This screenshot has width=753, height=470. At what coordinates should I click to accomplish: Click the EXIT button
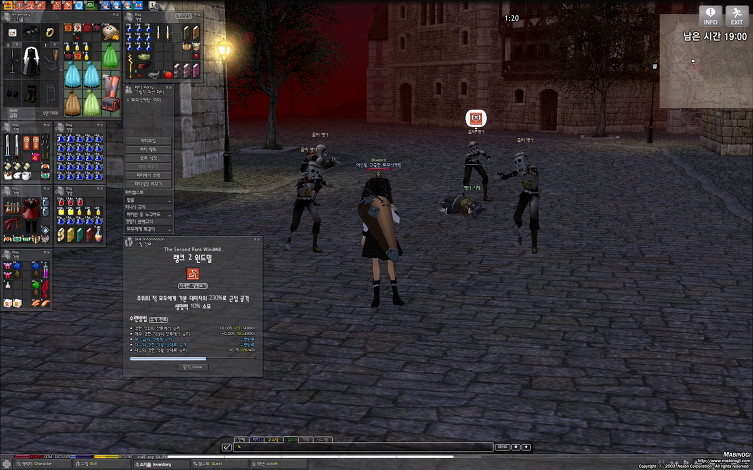pyautogui.click(x=736, y=15)
